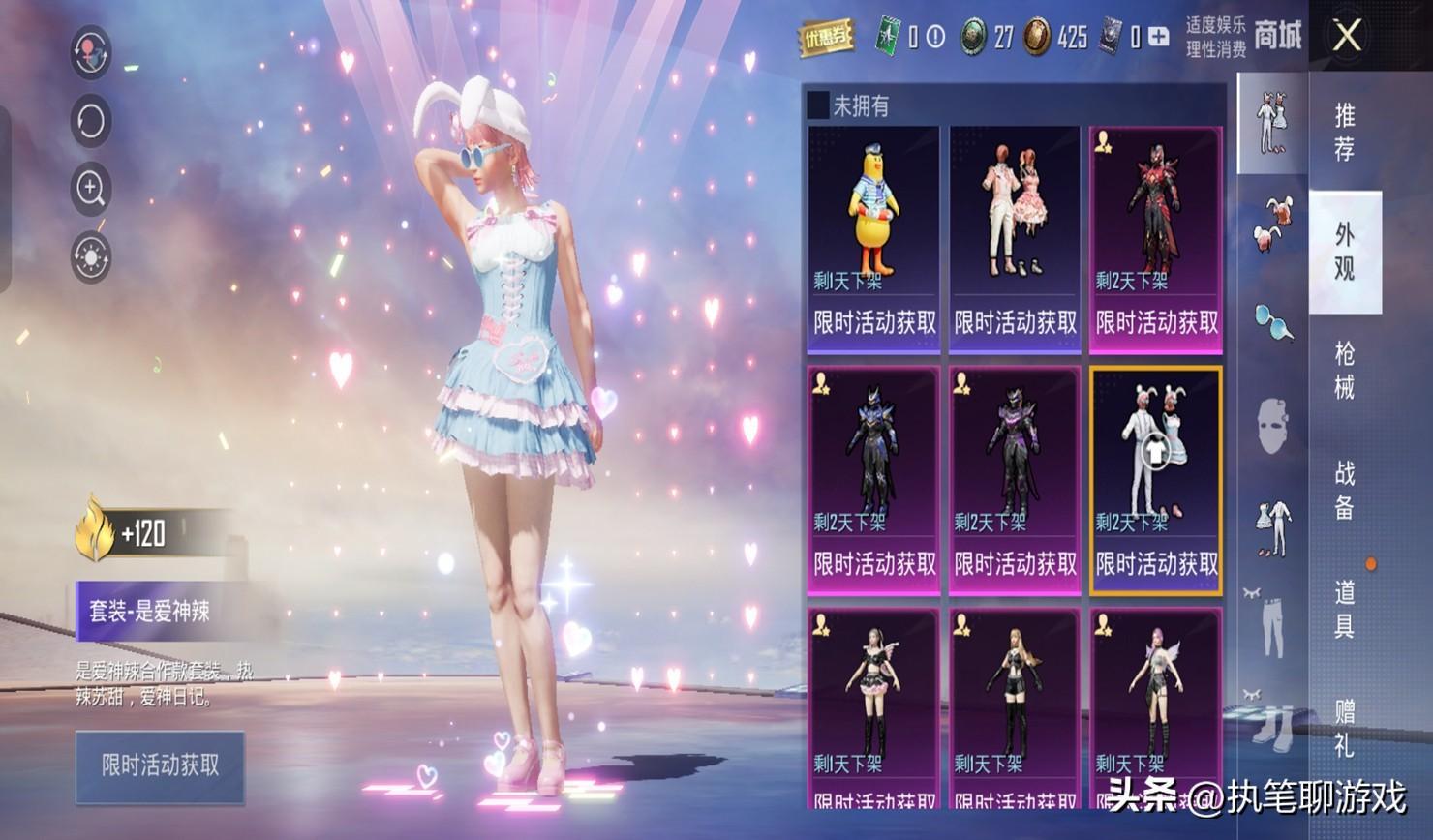Screen dimensions: 1433x840
Task: Select the 战备 tab
Action: click(x=1344, y=490)
